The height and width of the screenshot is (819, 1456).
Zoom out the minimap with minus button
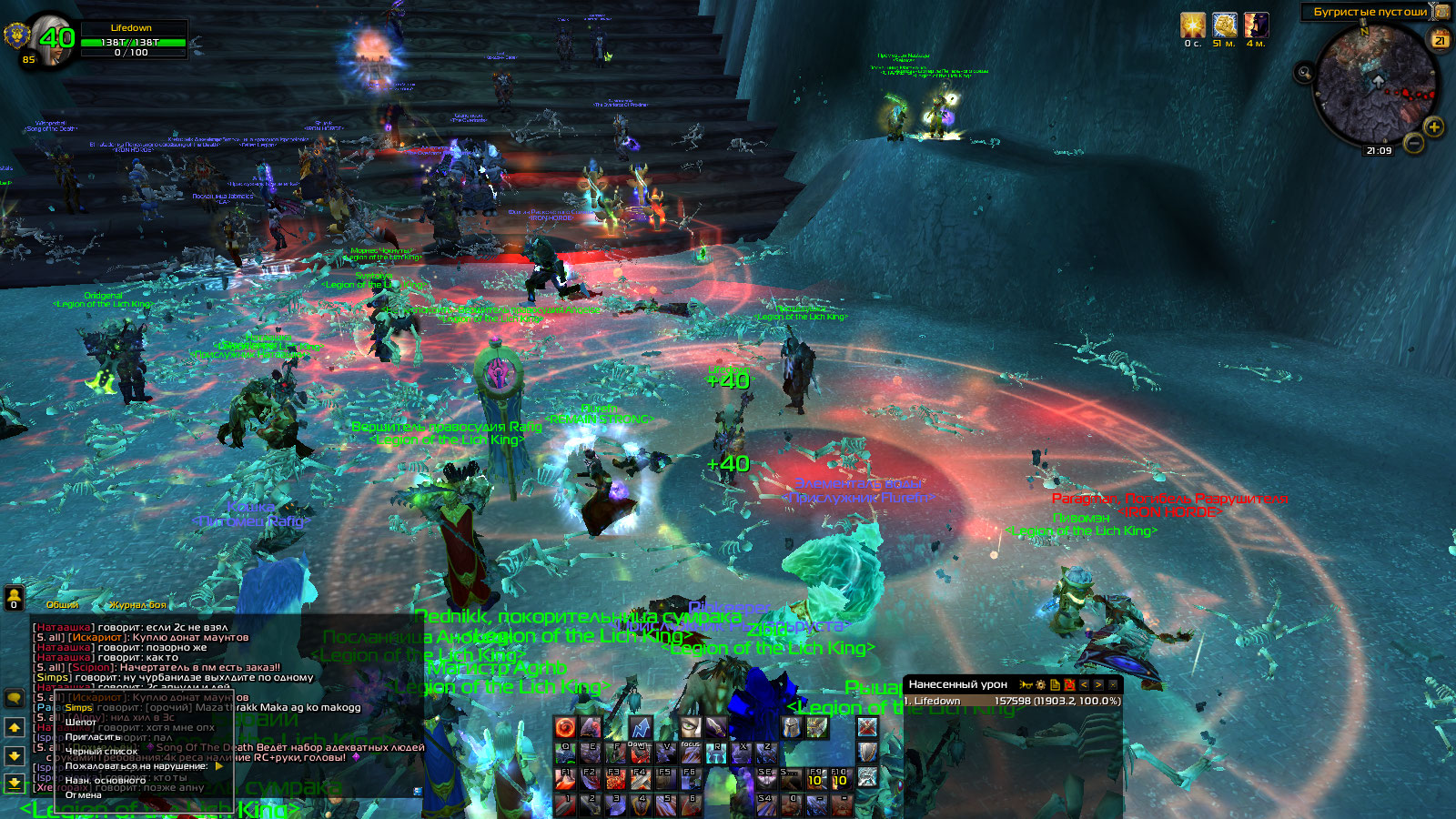(1413, 142)
